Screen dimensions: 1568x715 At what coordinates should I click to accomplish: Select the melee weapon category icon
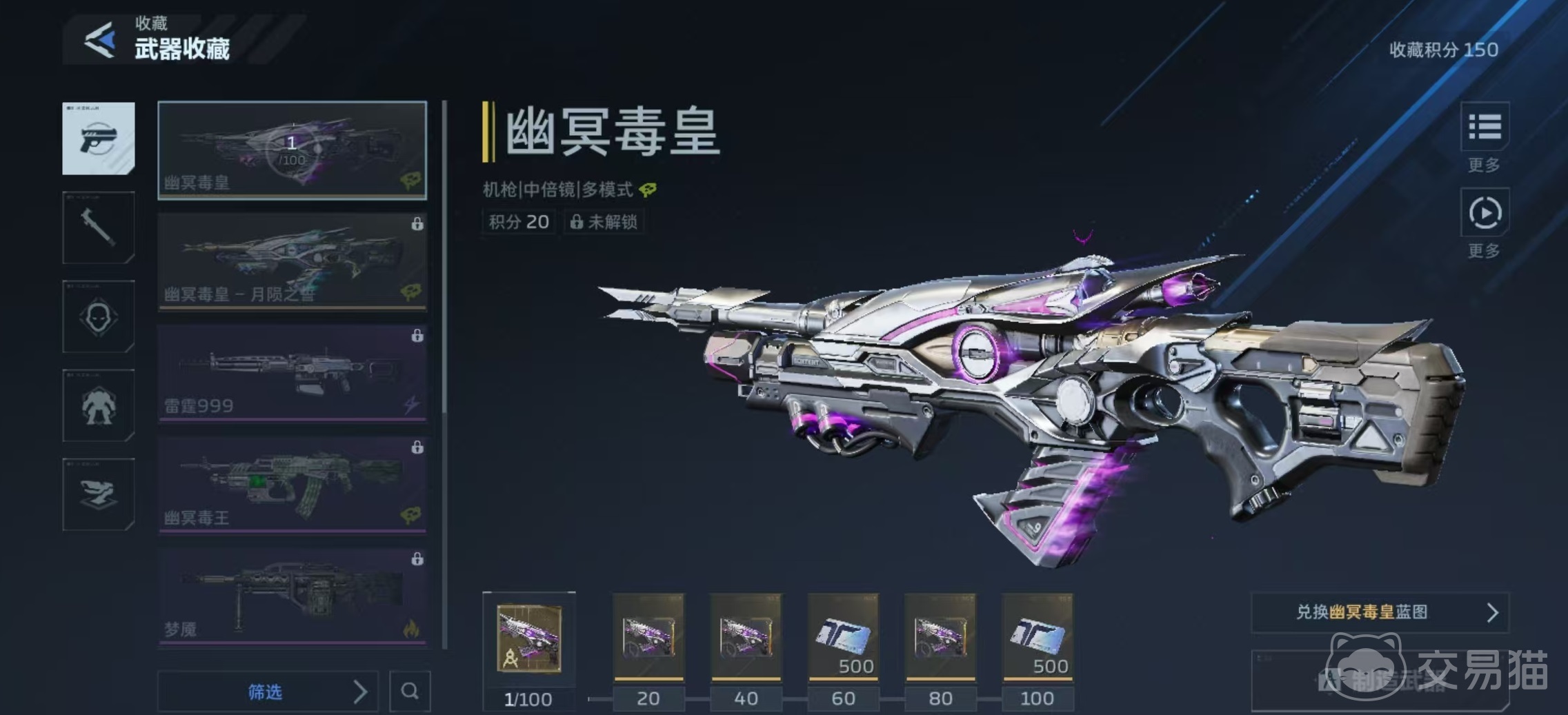99,228
